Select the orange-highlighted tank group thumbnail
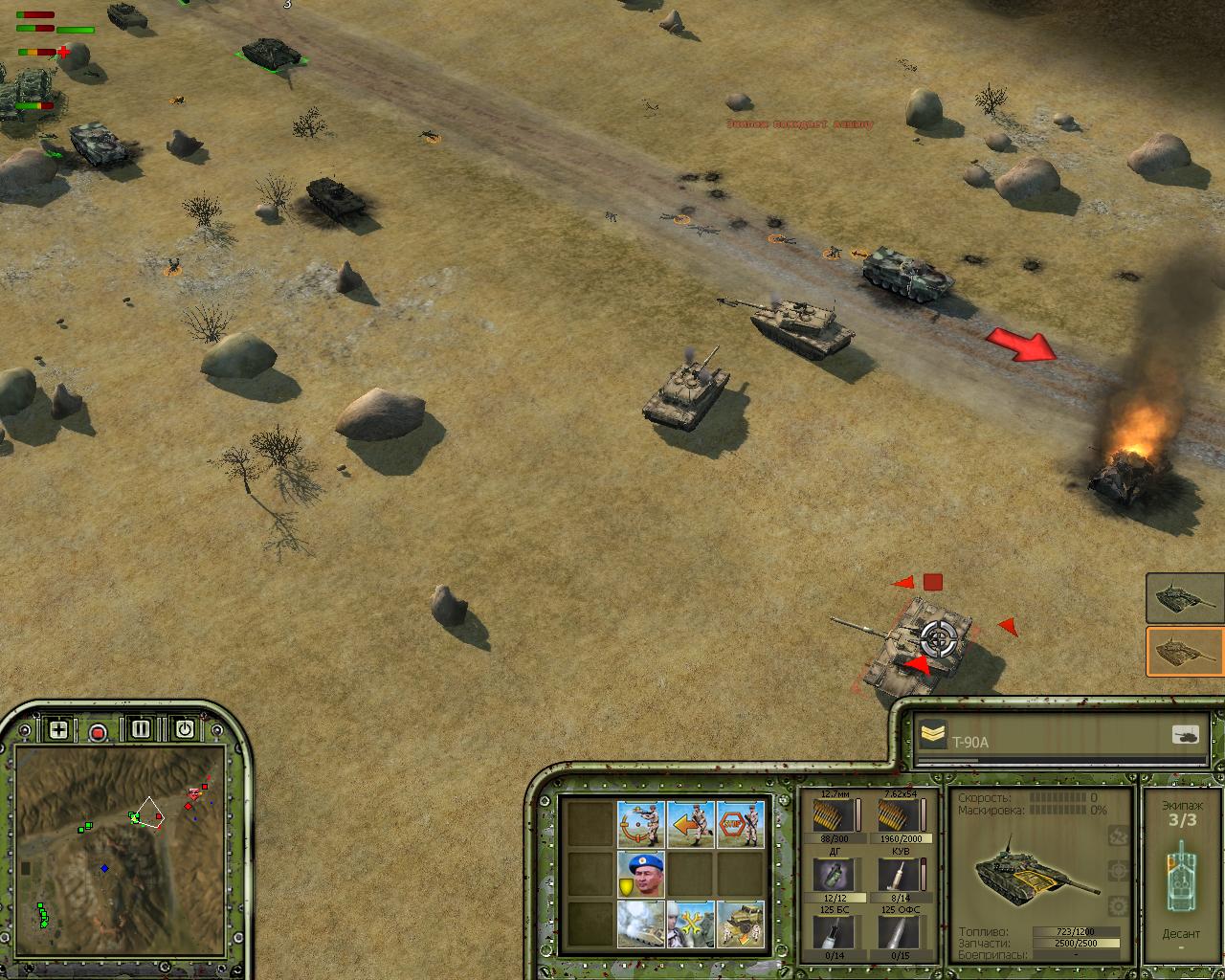The image size is (1225, 980). click(1186, 652)
